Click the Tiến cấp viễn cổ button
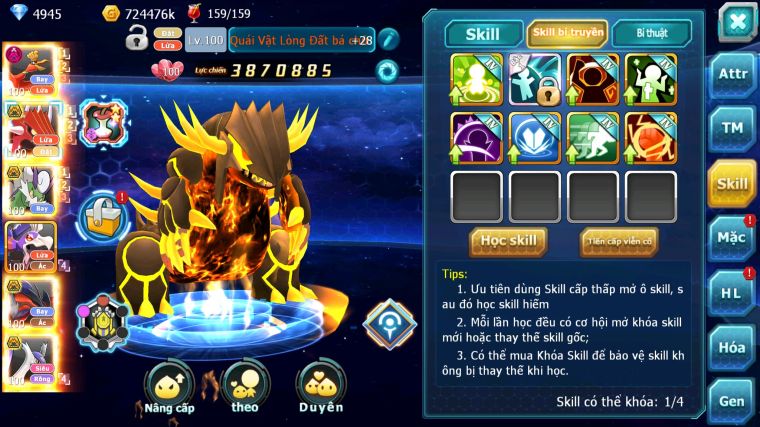Screen dimensions: 760x427 point(618,241)
